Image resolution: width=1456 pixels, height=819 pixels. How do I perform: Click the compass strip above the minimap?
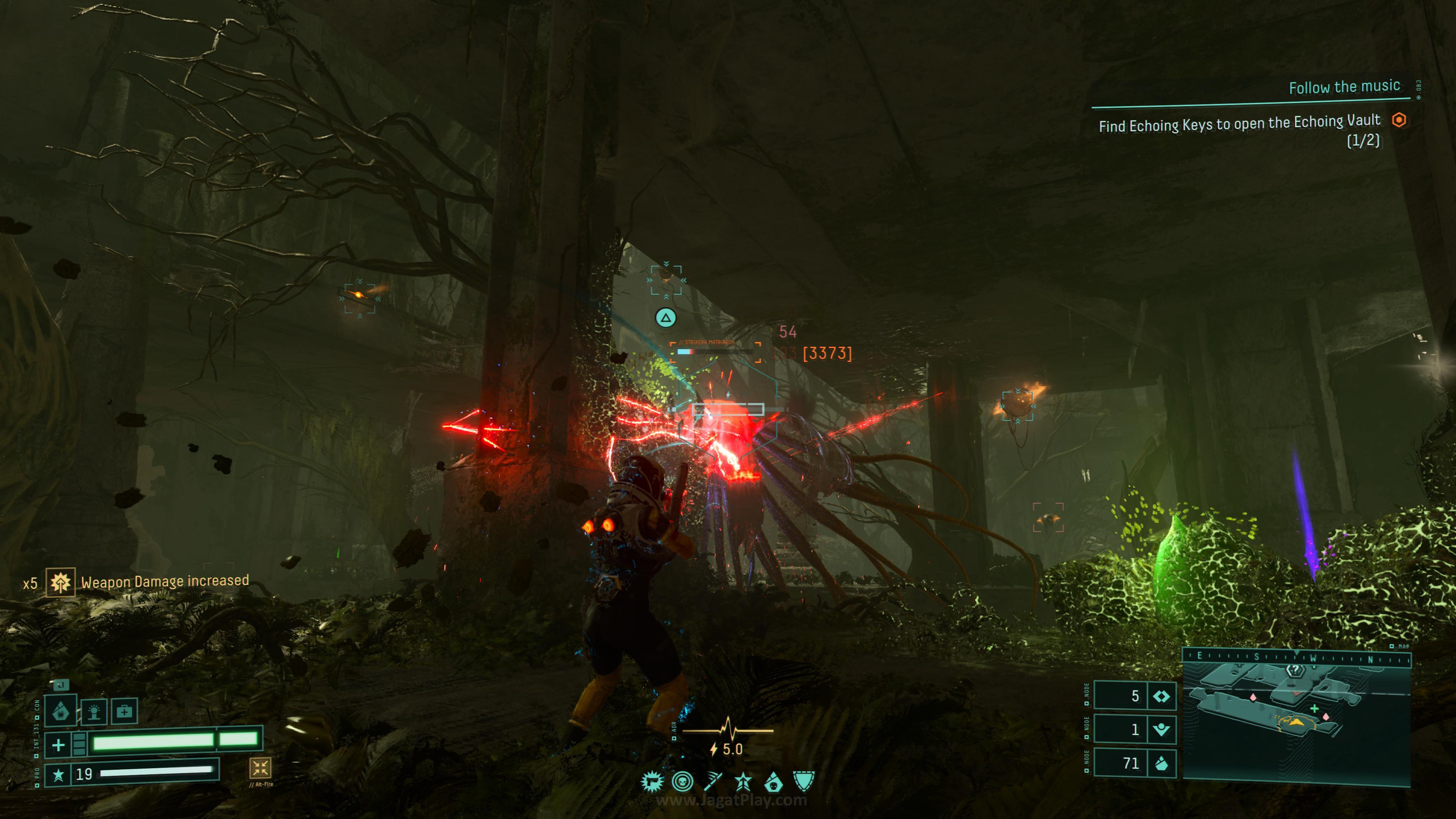point(1297,657)
